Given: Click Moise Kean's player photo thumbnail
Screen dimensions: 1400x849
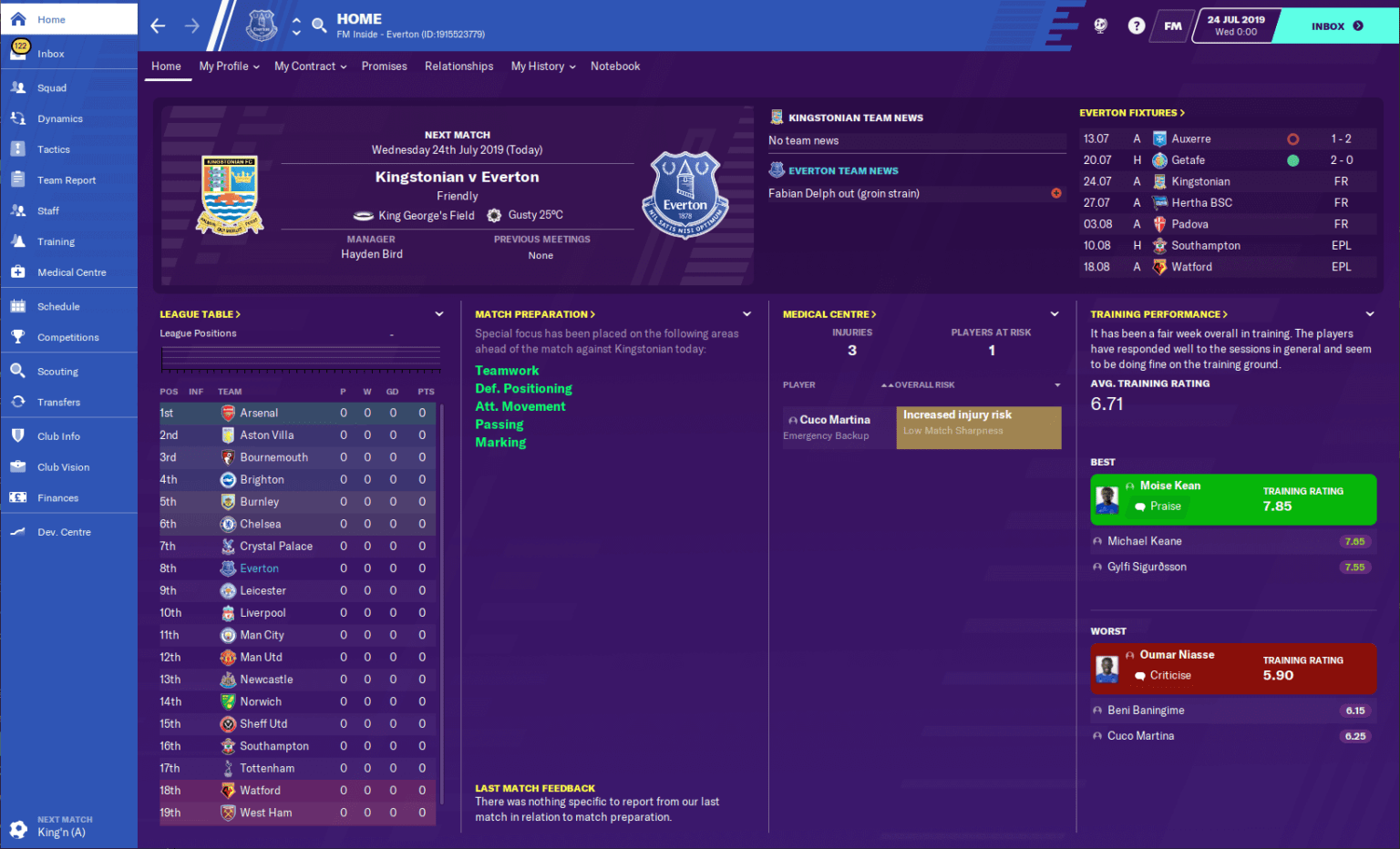Looking at the screenshot, I should click(1107, 499).
